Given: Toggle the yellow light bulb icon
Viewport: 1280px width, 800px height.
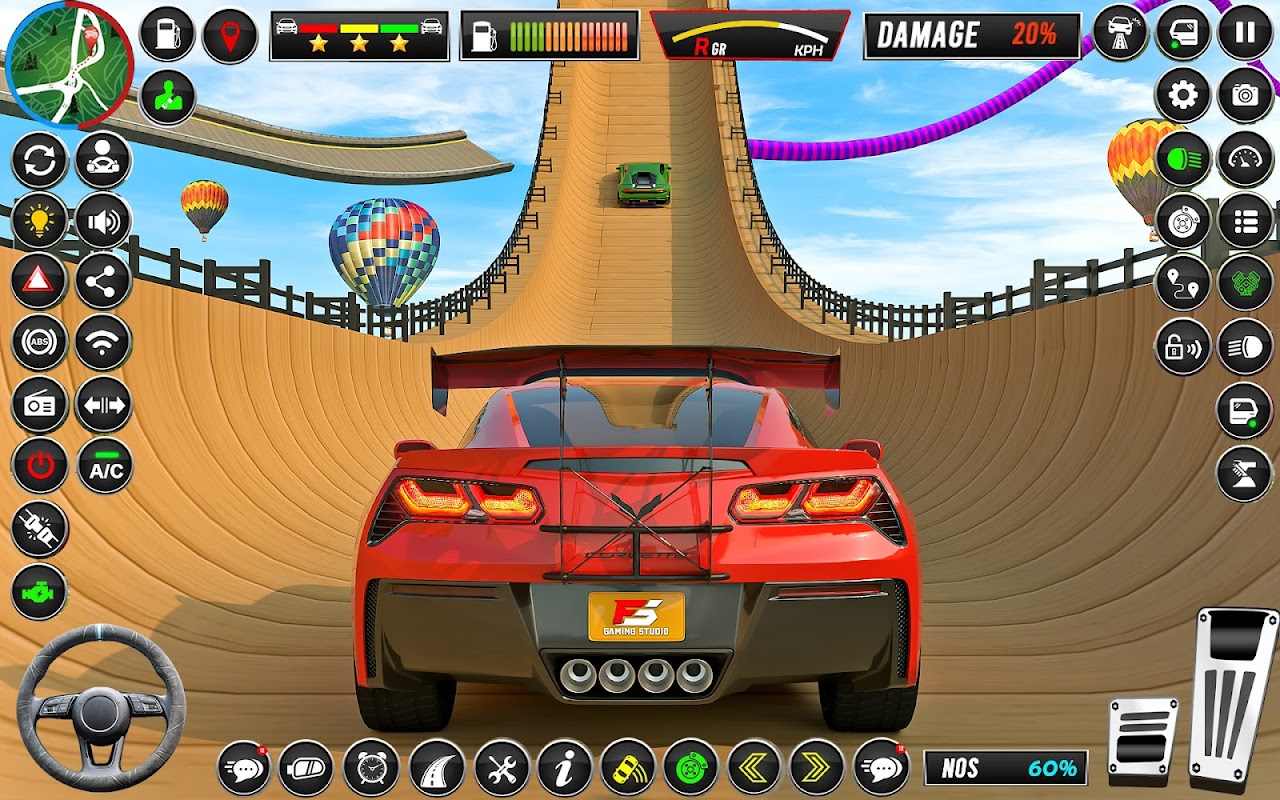Looking at the screenshot, I should pos(40,220).
